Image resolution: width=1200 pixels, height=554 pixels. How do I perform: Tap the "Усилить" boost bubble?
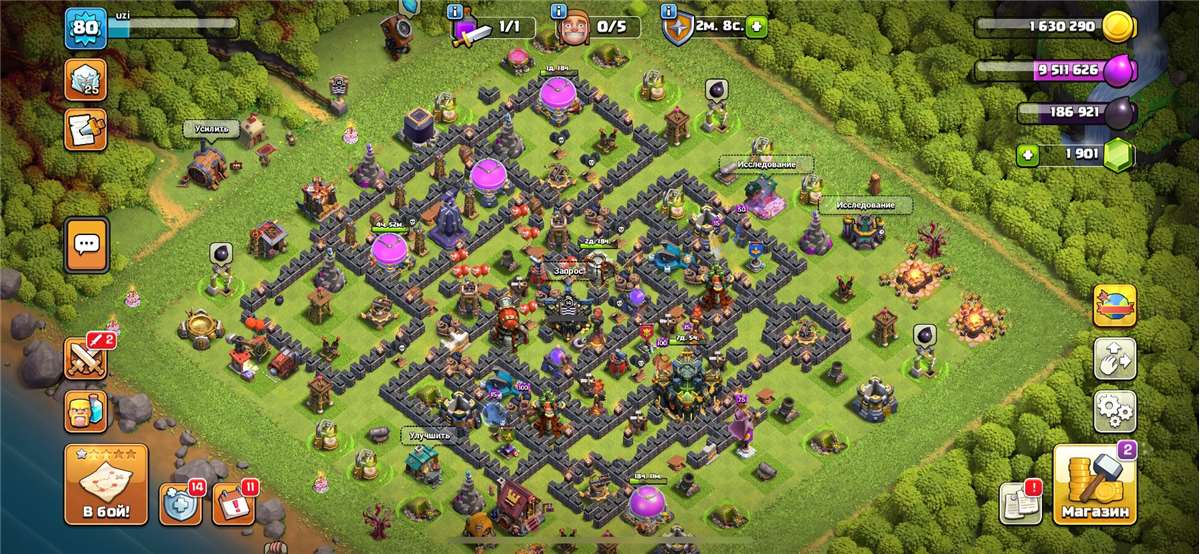click(211, 129)
